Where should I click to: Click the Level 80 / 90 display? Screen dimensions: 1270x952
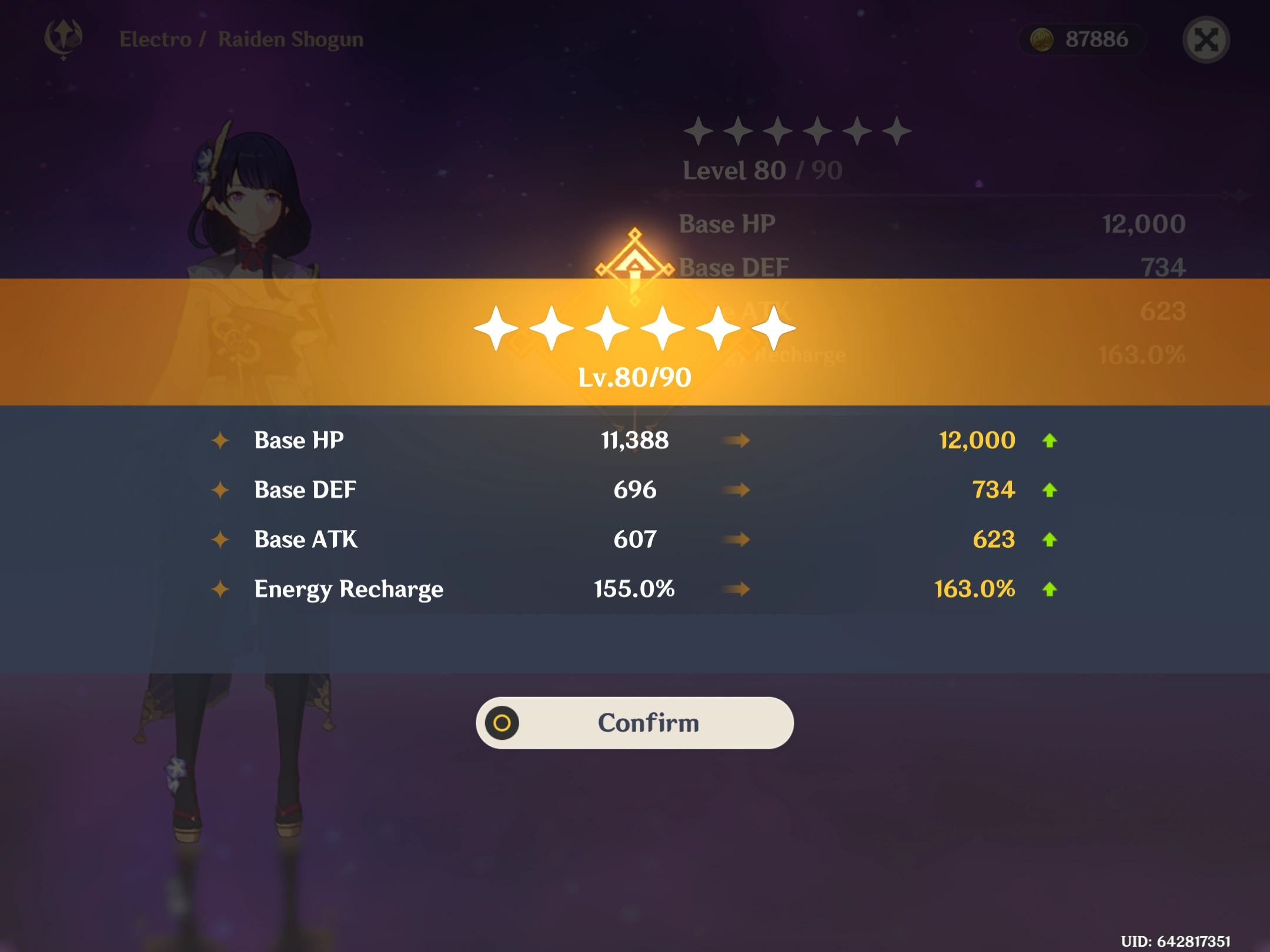click(x=761, y=170)
